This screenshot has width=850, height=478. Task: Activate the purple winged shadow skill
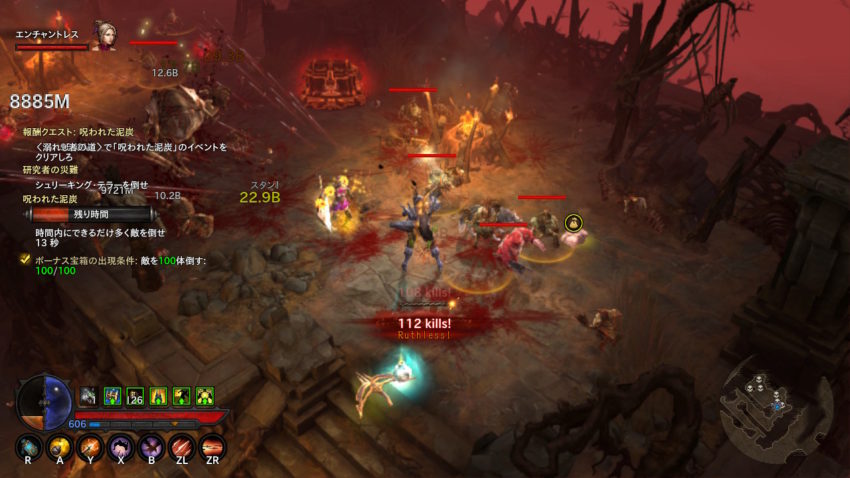coord(151,447)
